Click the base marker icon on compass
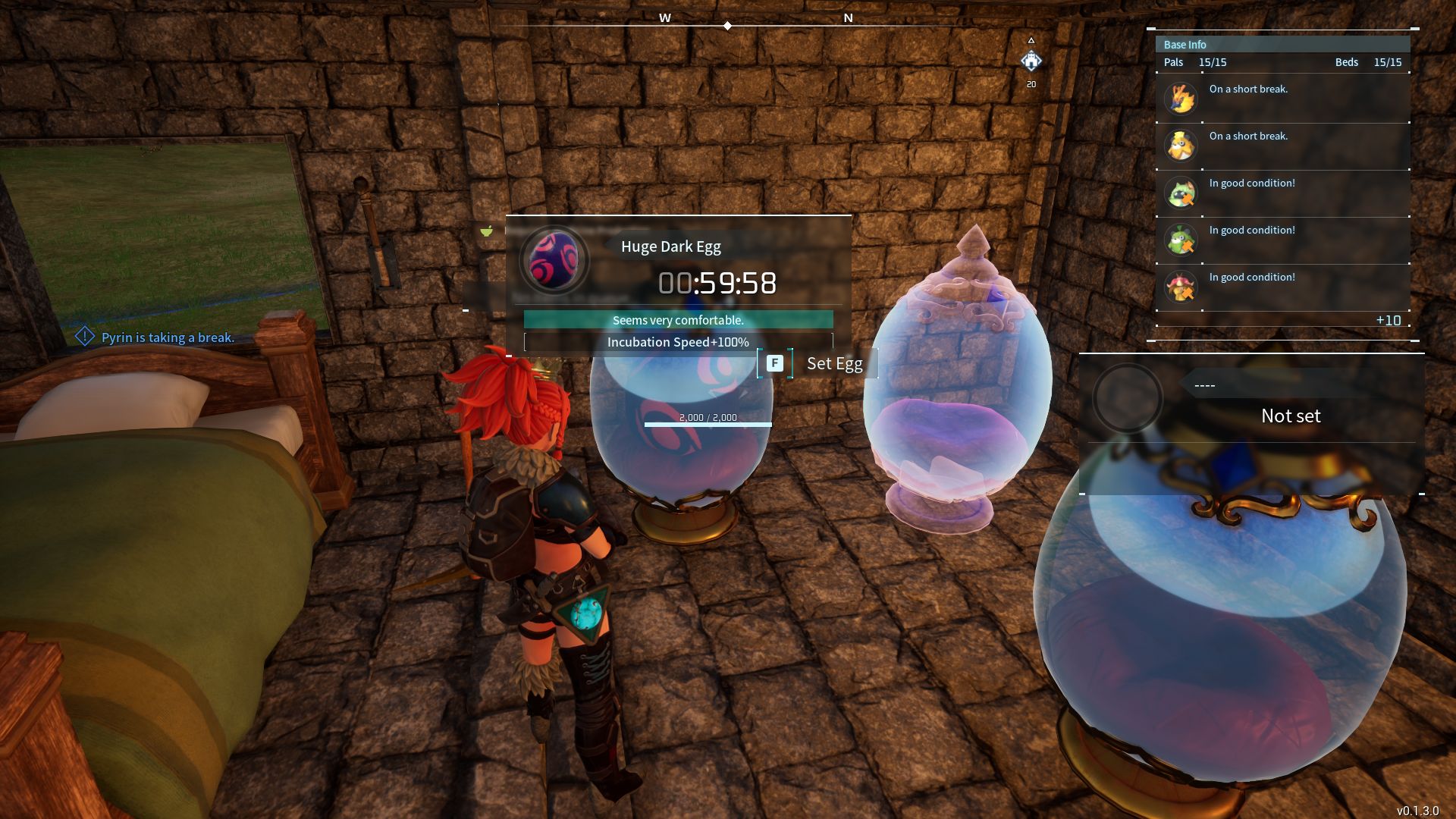The height and width of the screenshot is (819, 1456). click(x=1031, y=61)
